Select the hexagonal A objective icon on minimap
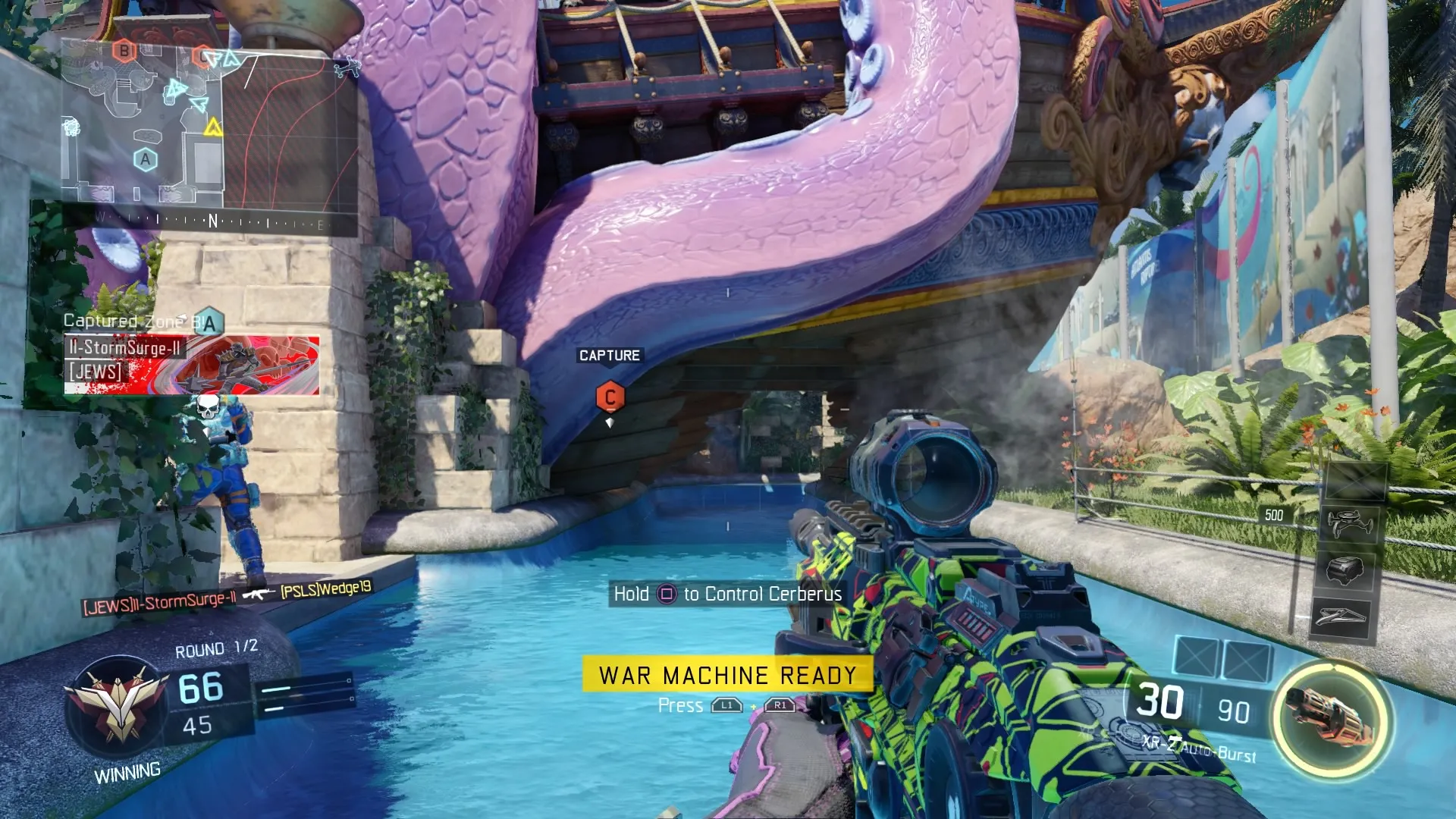 (x=146, y=159)
